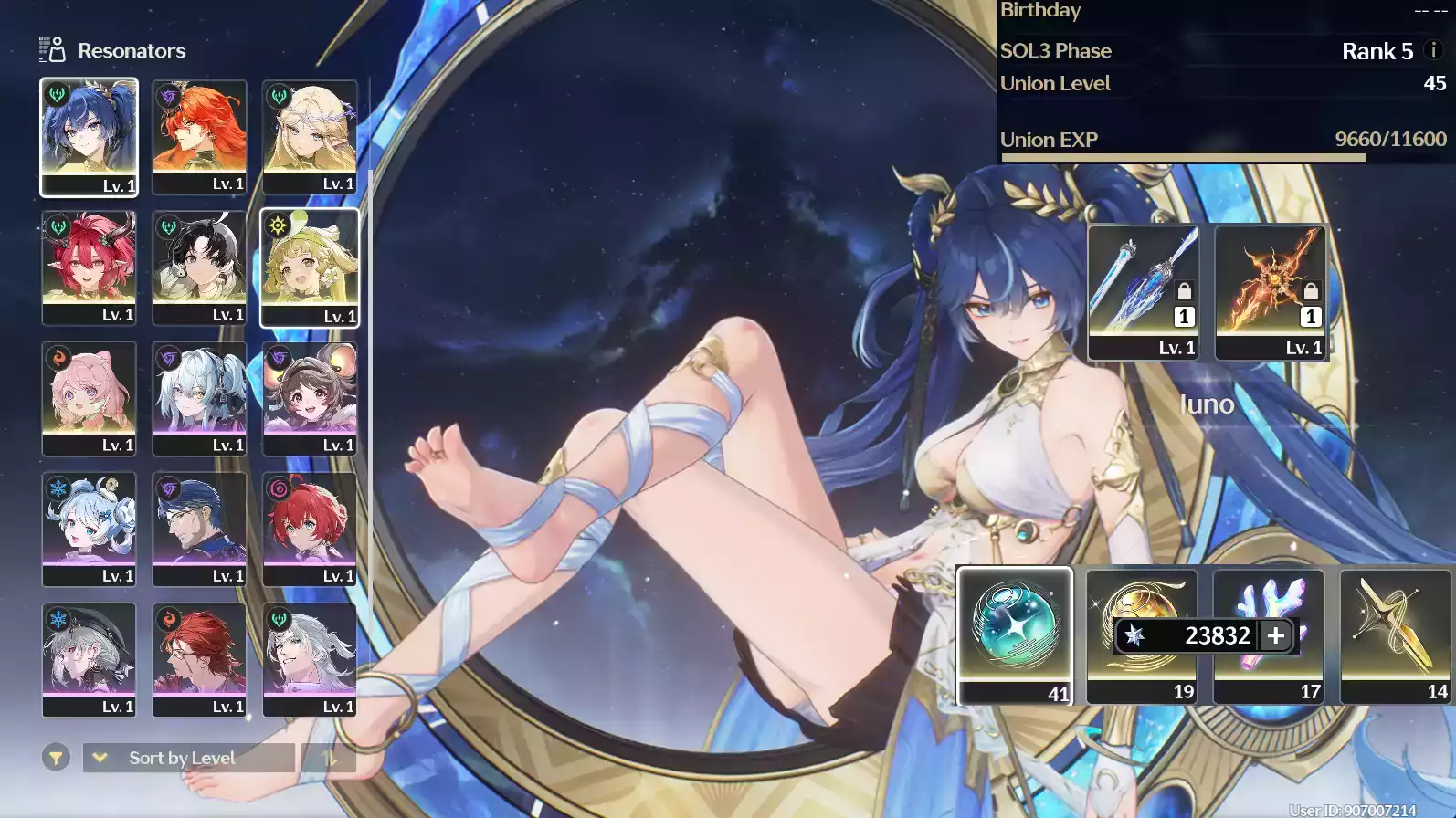Click the teal orb item with 41
This screenshot has width=1456, height=818.
click(1015, 635)
